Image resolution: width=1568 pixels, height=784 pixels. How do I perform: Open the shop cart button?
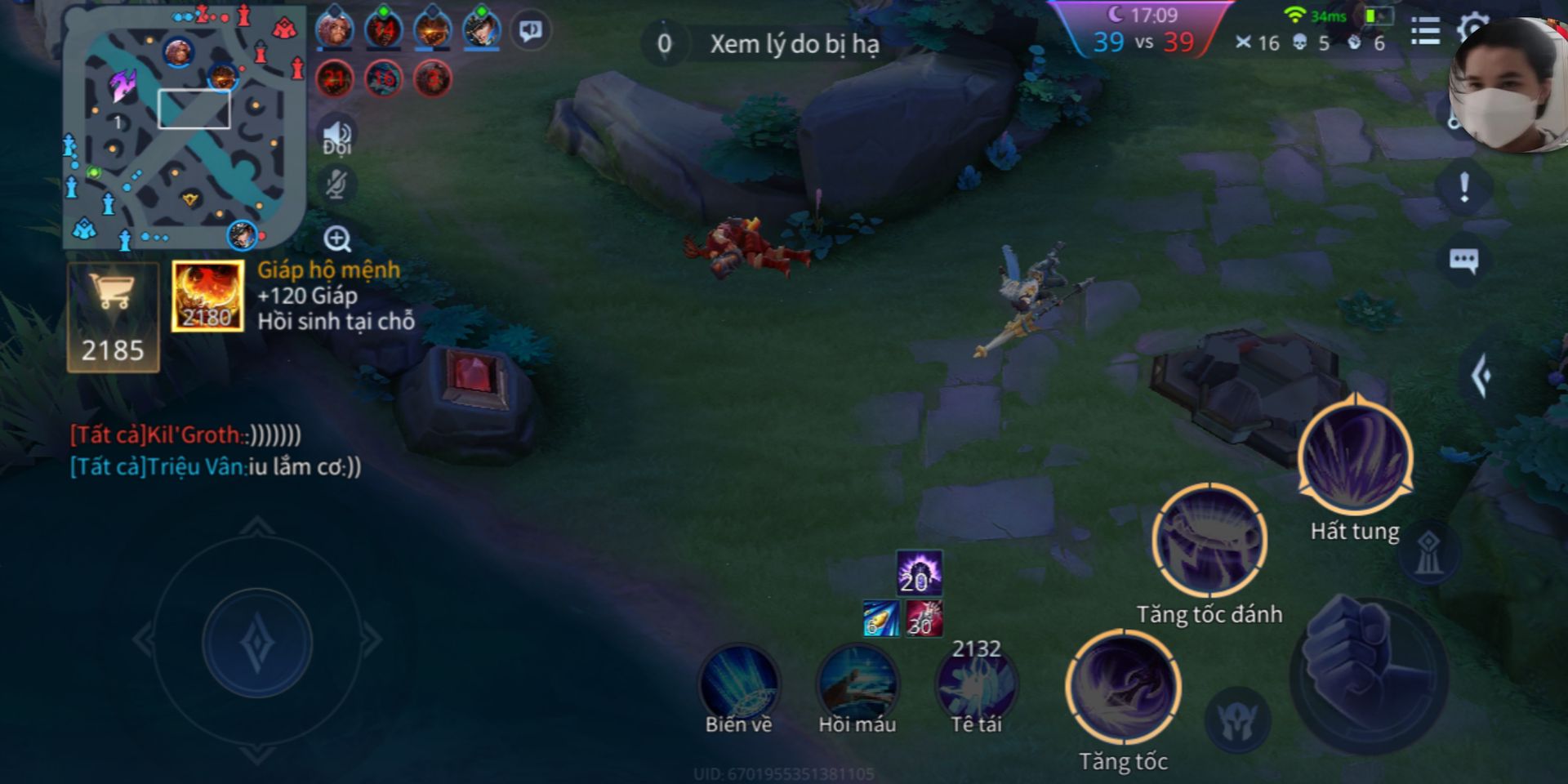tap(113, 317)
